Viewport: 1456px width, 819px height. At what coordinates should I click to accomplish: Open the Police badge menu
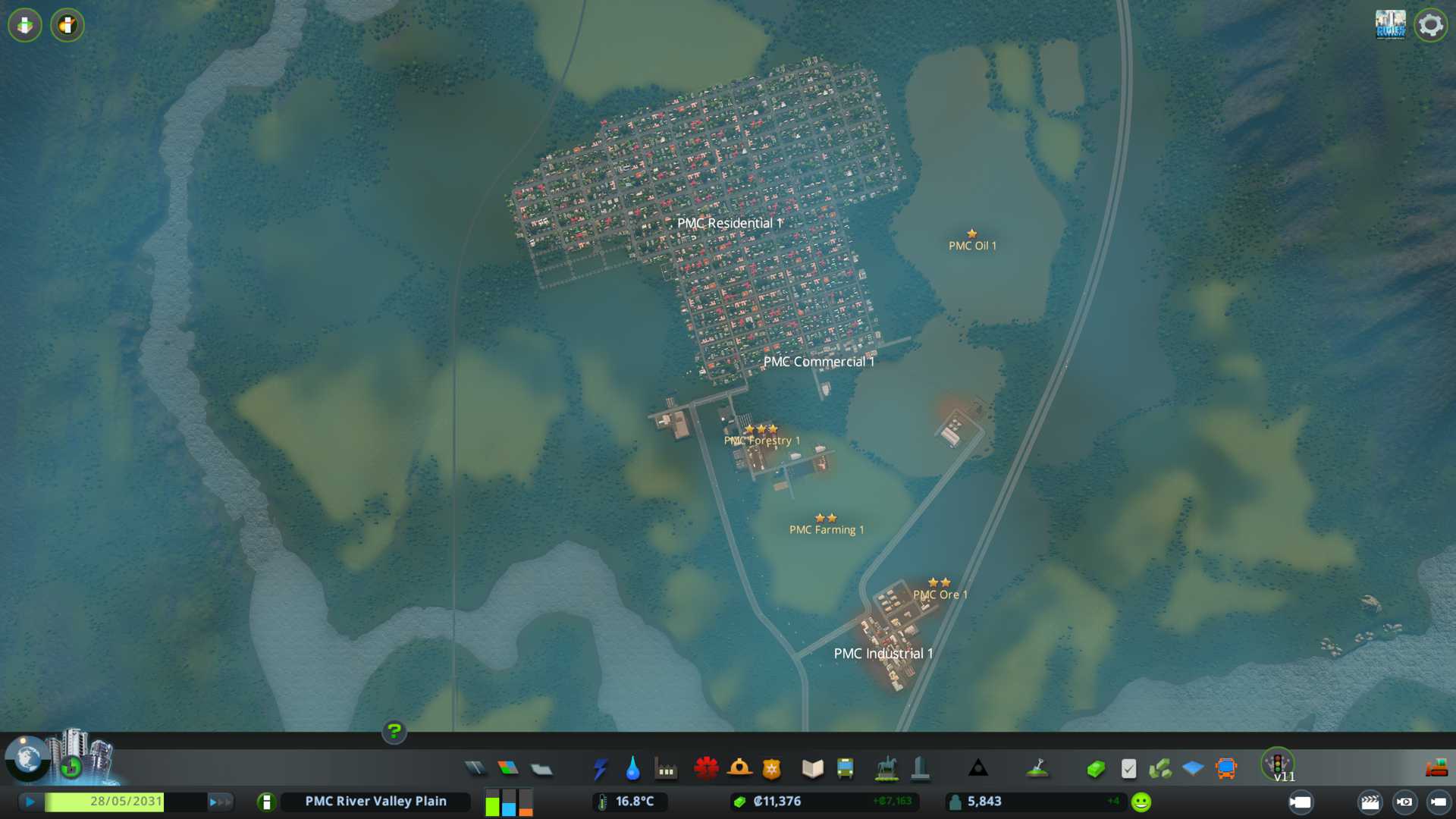click(772, 769)
